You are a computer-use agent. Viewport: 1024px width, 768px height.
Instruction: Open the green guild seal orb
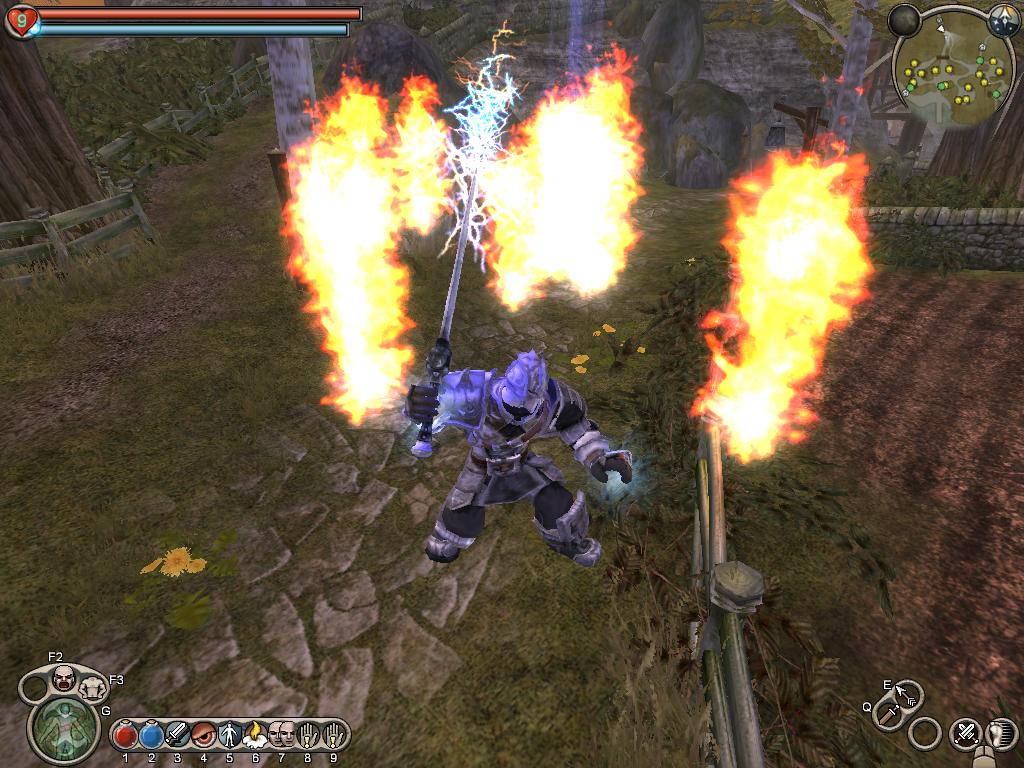tap(63, 727)
